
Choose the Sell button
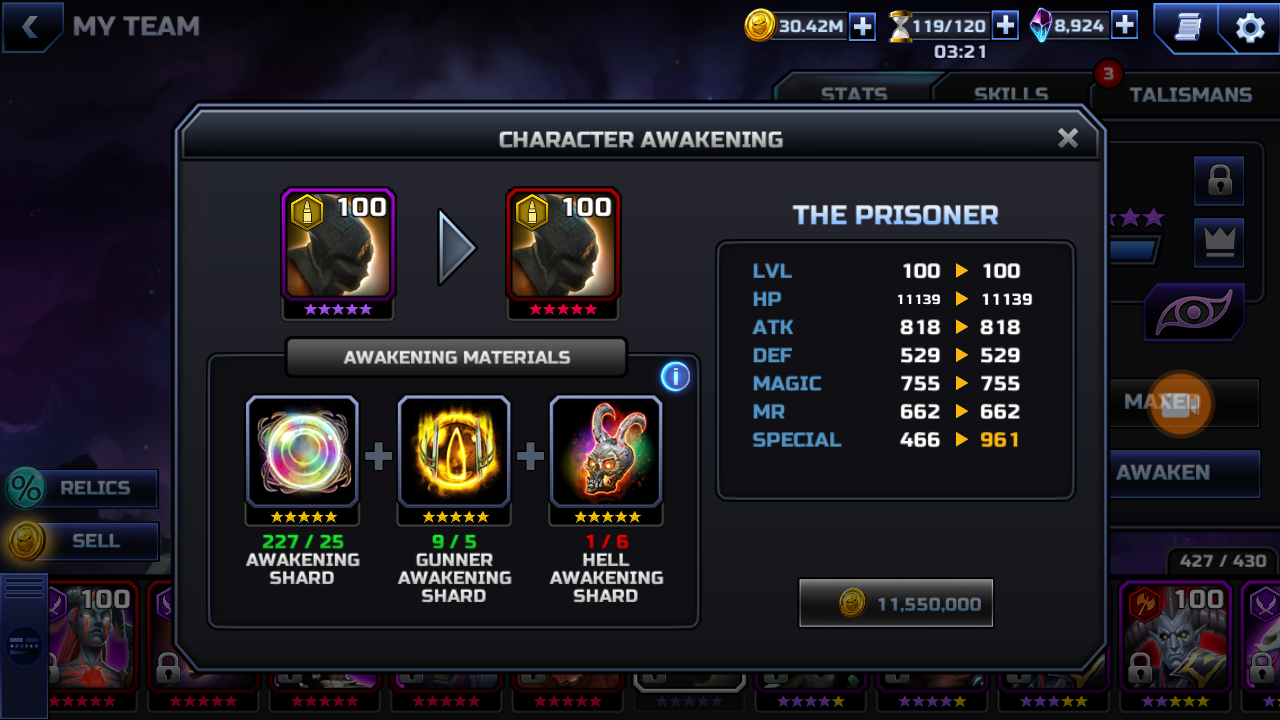click(84, 541)
